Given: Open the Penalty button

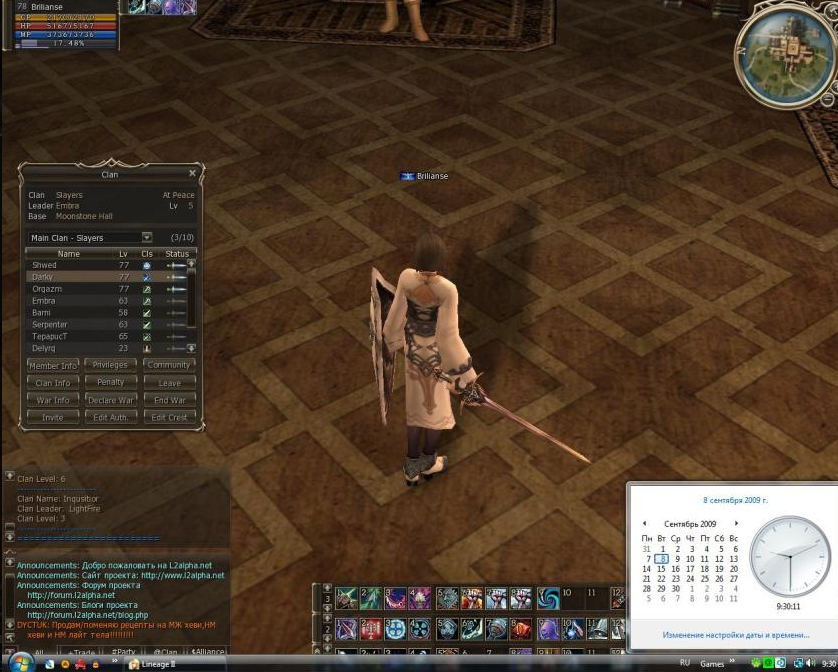Looking at the screenshot, I should tap(110, 383).
